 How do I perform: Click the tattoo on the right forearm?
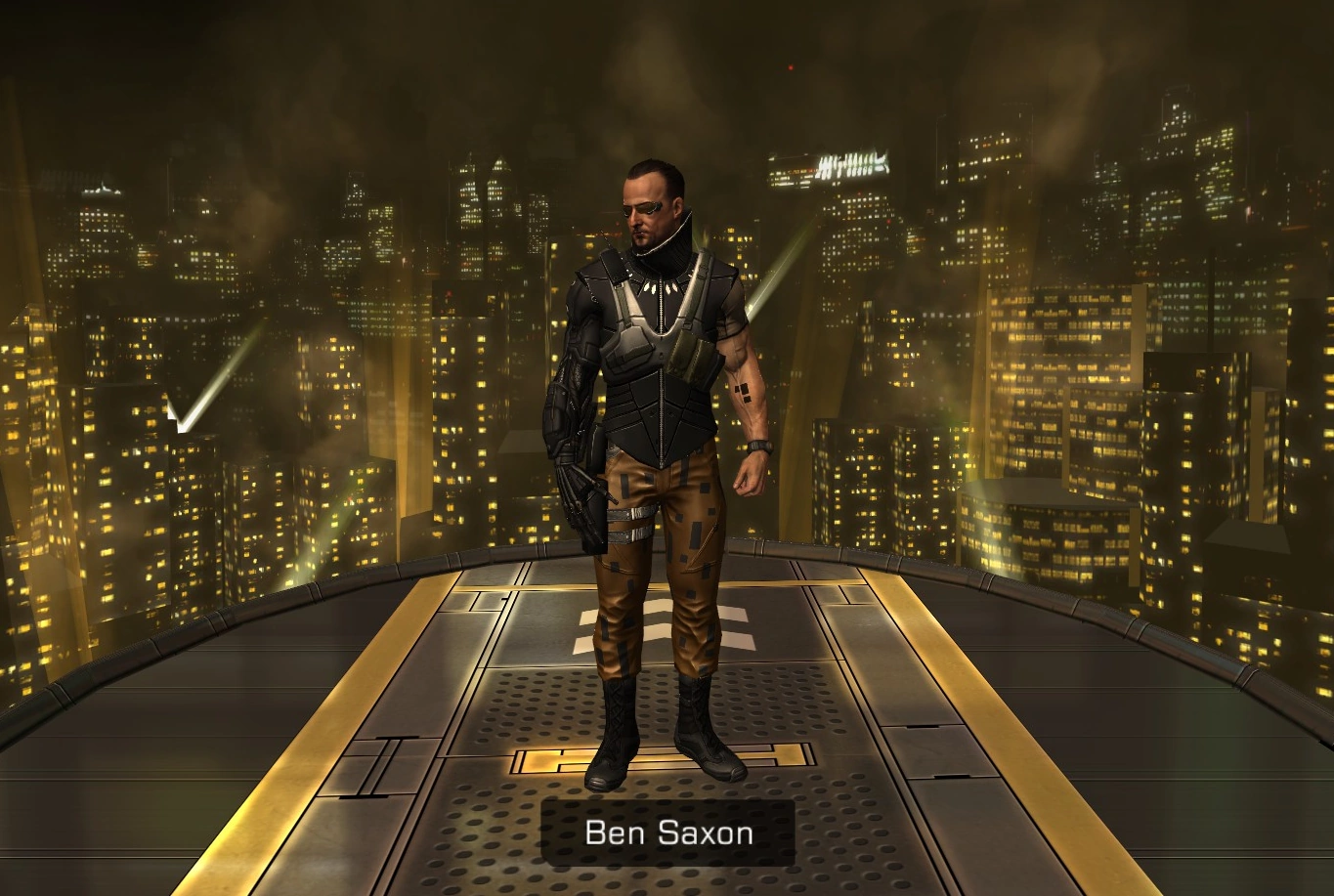tap(744, 391)
